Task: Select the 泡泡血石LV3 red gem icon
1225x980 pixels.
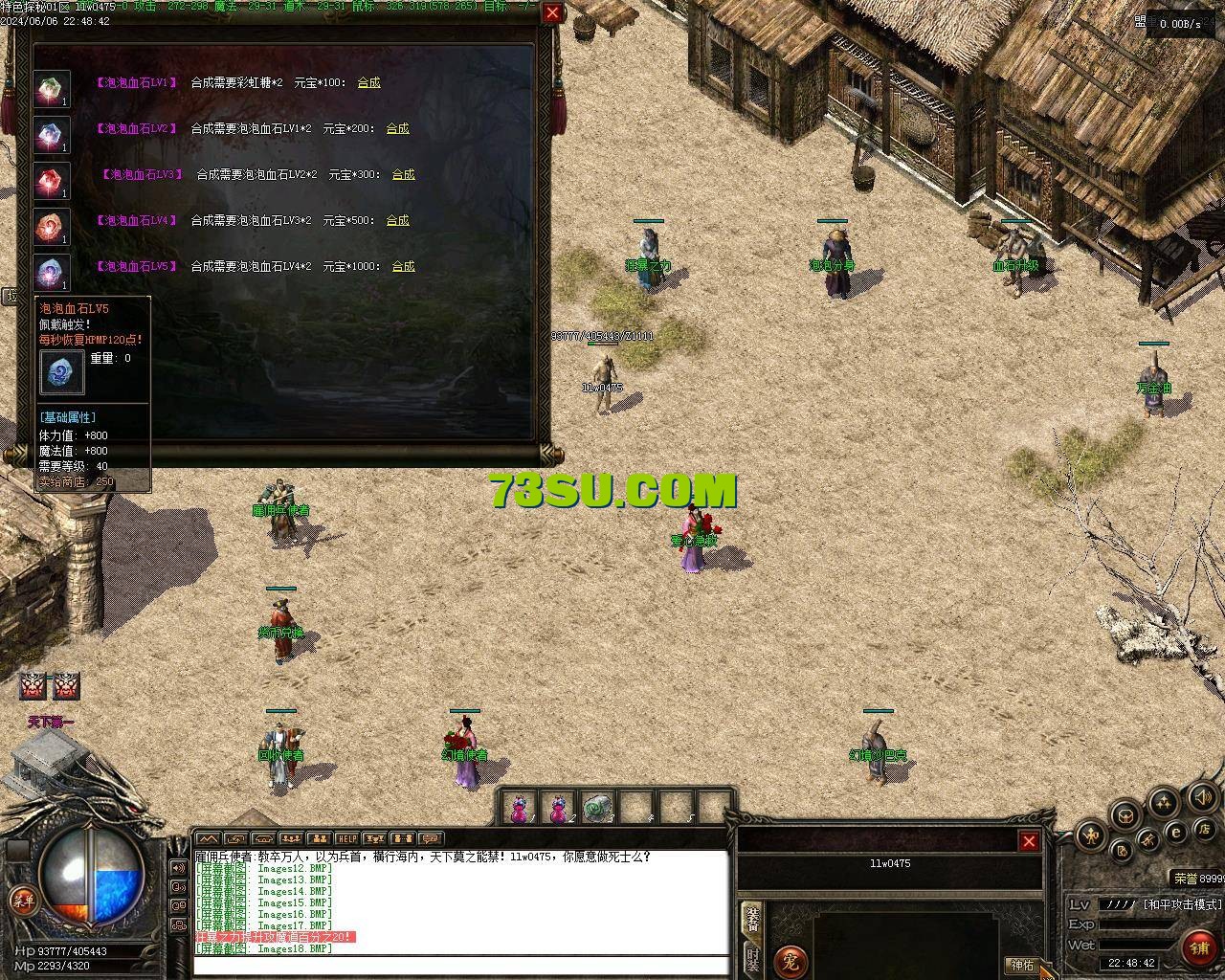Action: 51,182
